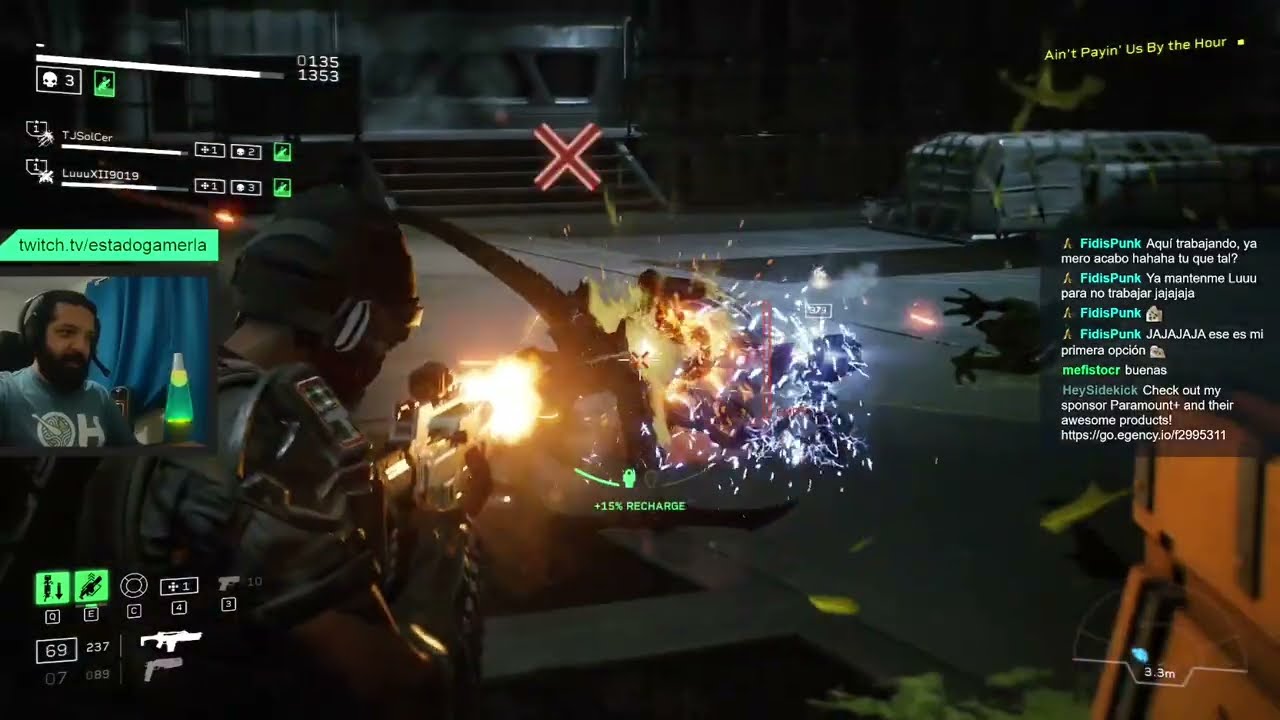Select teammate LuuuXII9019 in squad list
This screenshot has width=1280, height=720.
(100, 175)
